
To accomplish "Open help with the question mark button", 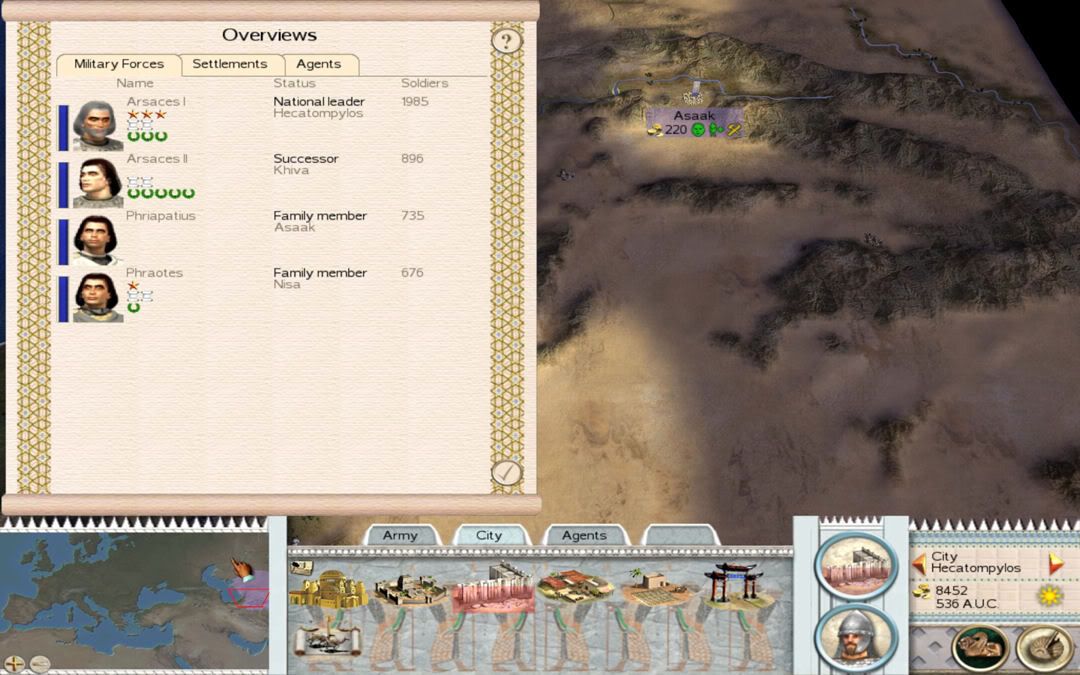I will coord(507,41).
